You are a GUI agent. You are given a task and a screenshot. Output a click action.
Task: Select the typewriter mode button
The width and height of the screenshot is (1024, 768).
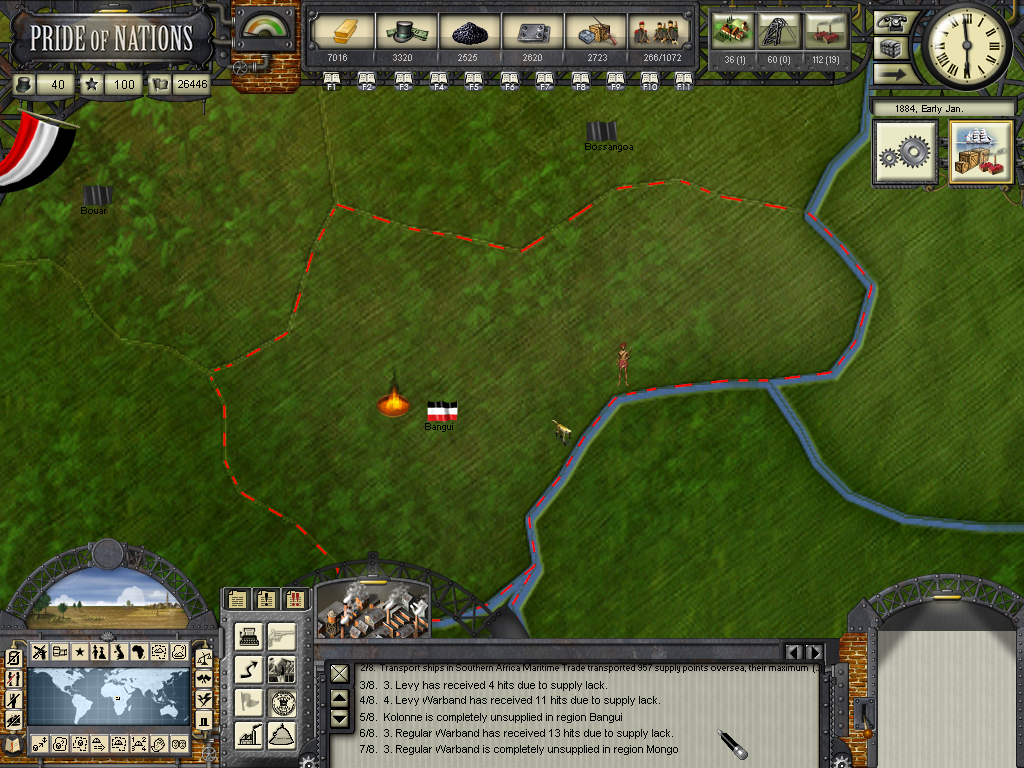pyautogui.click(x=250, y=636)
